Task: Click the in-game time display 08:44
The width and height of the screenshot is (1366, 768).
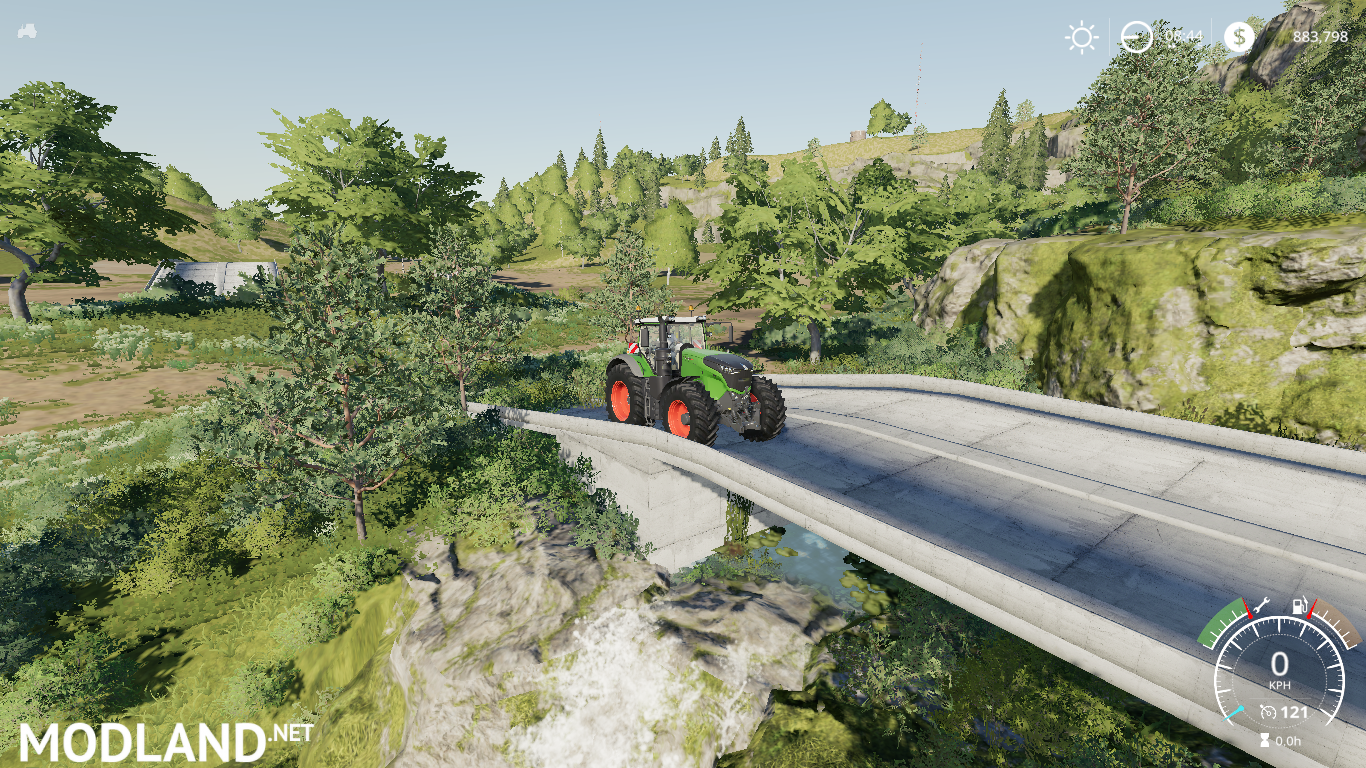Action: click(x=1184, y=37)
